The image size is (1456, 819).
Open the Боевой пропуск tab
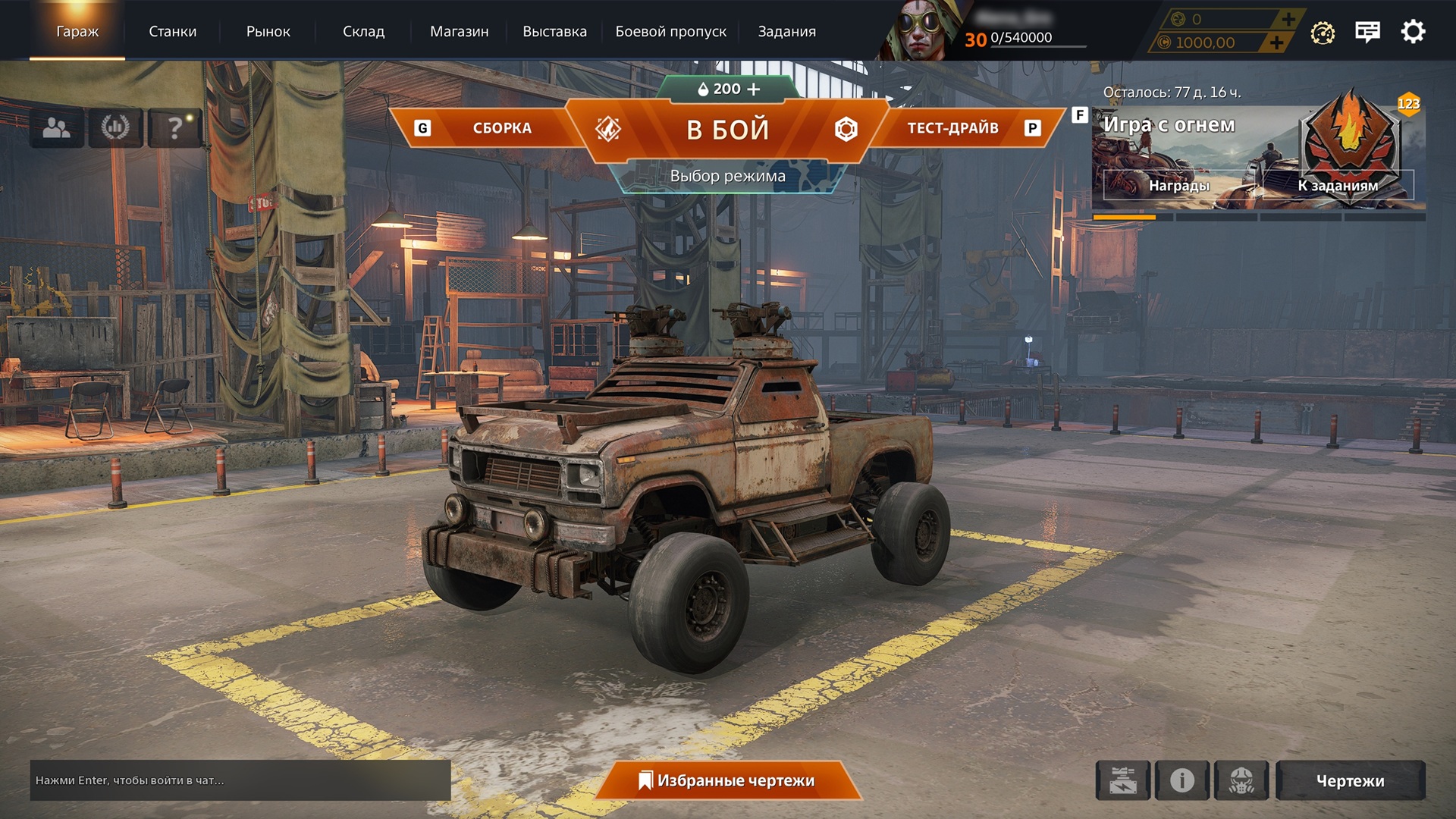(670, 32)
